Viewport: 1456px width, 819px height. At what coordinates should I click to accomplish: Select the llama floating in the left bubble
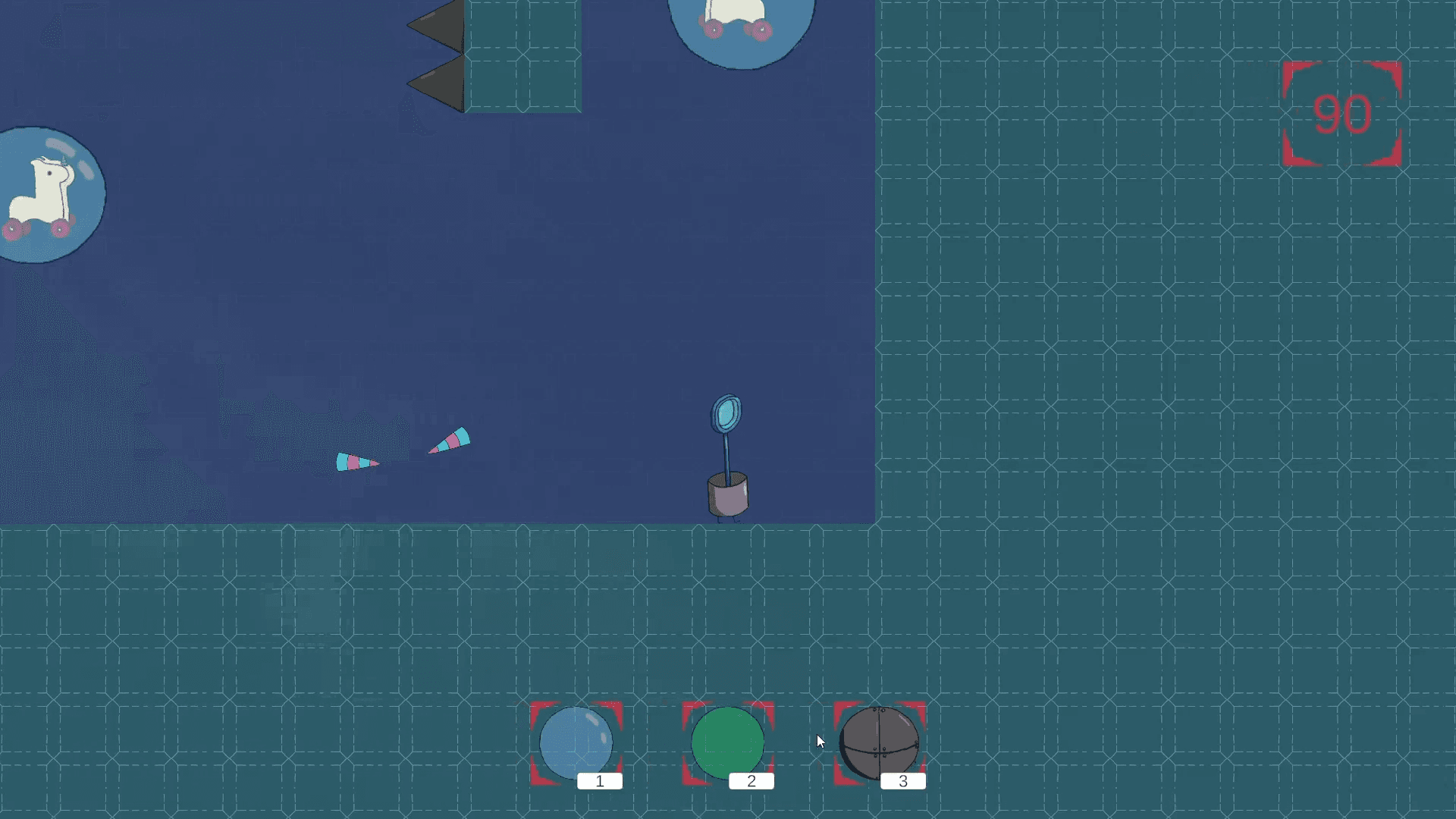(42, 193)
